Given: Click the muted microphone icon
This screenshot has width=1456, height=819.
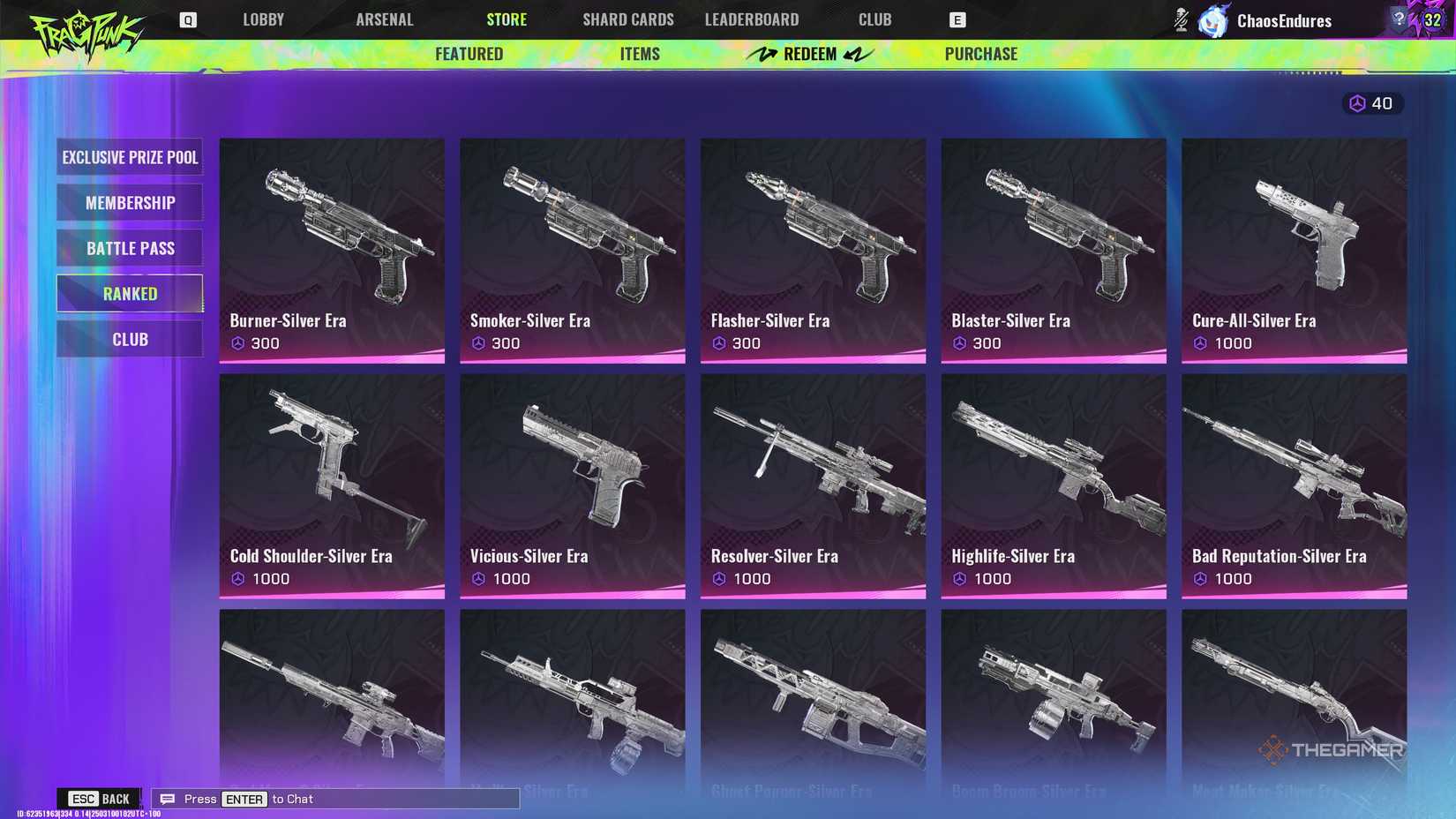Looking at the screenshot, I should (x=1180, y=19).
